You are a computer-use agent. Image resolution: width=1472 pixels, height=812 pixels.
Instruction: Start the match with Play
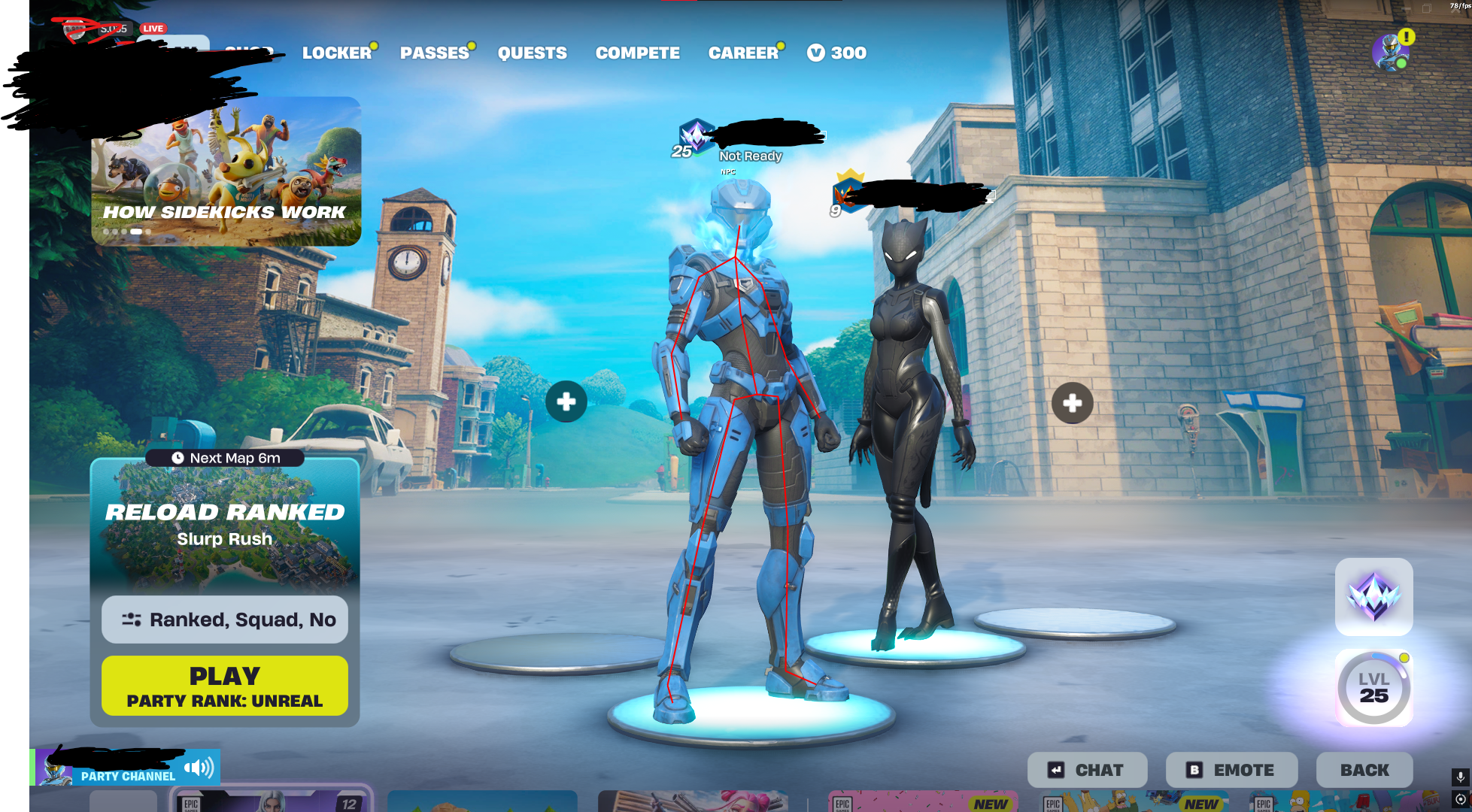[225, 686]
